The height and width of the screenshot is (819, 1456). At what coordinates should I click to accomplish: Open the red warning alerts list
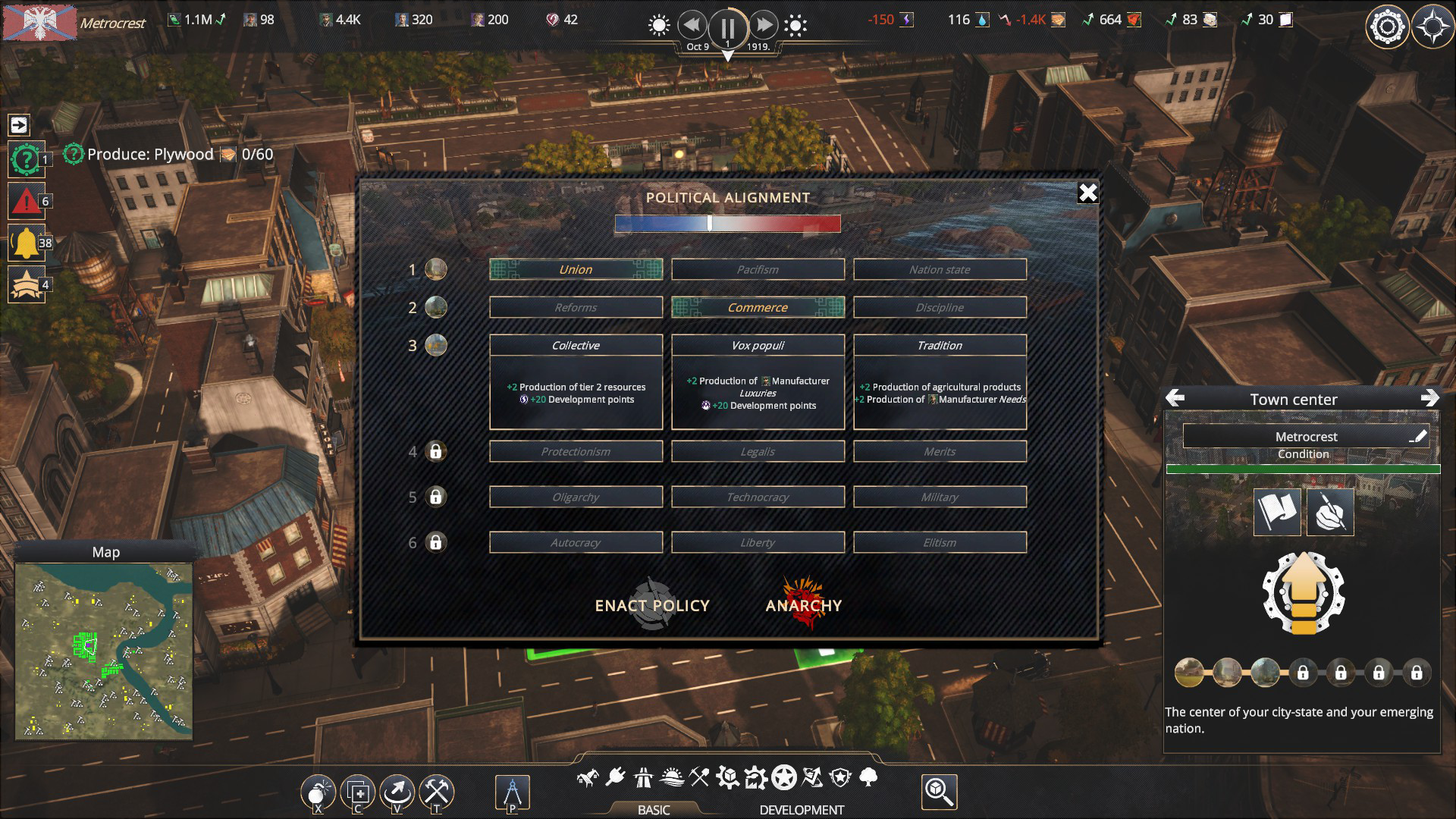click(27, 201)
